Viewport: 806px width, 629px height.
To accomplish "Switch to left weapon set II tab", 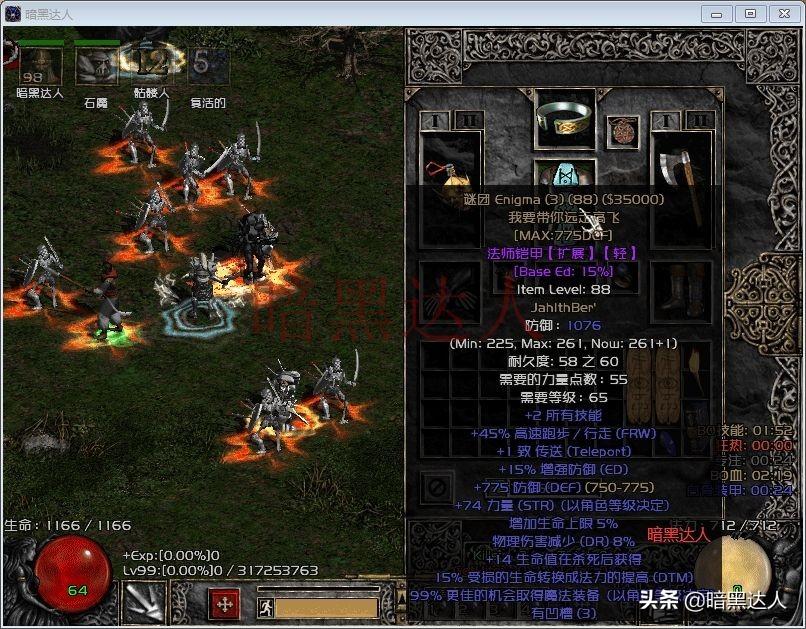I will [x=467, y=121].
